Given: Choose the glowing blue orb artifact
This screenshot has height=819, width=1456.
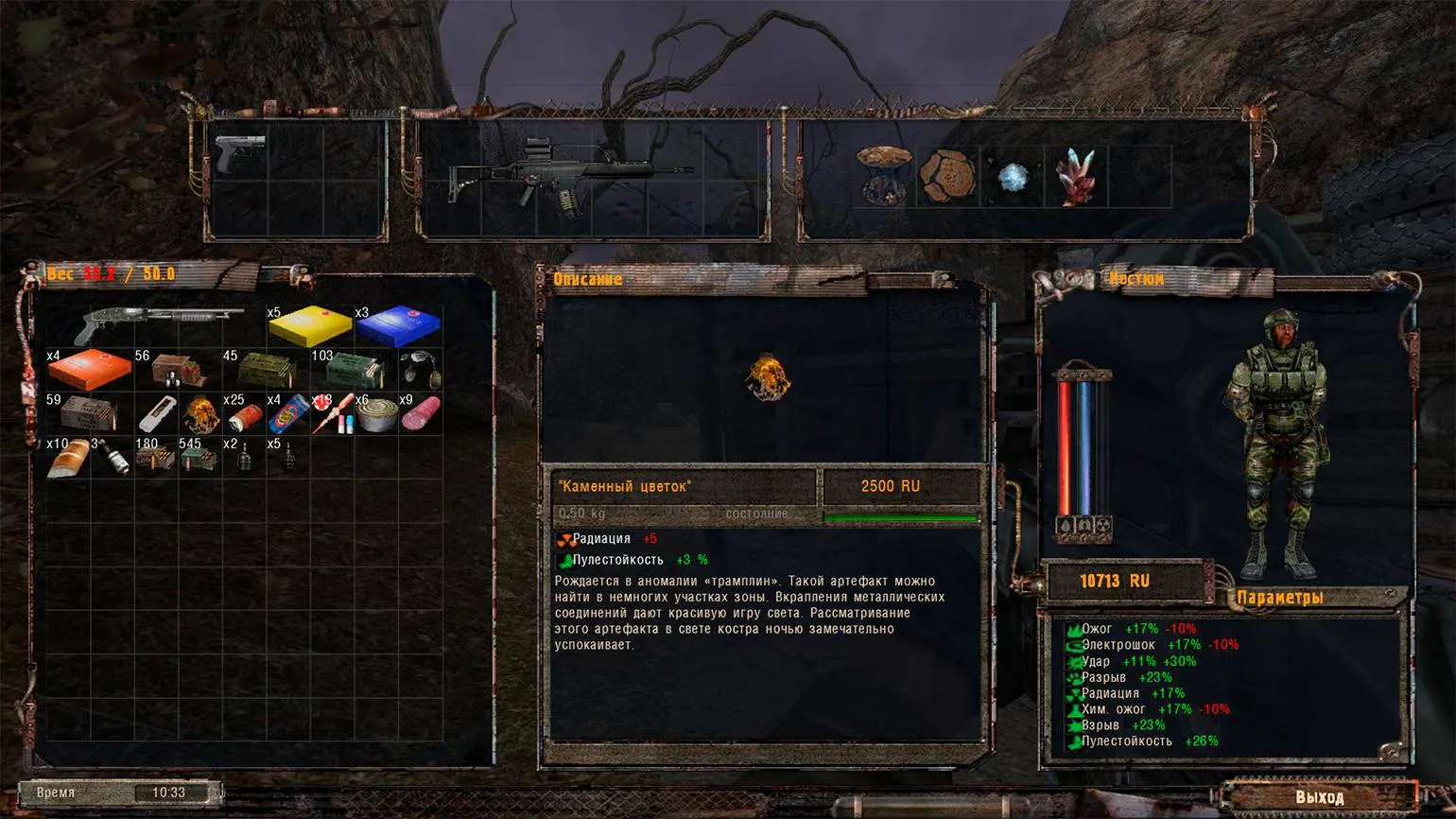Looking at the screenshot, I should 1013,177.
